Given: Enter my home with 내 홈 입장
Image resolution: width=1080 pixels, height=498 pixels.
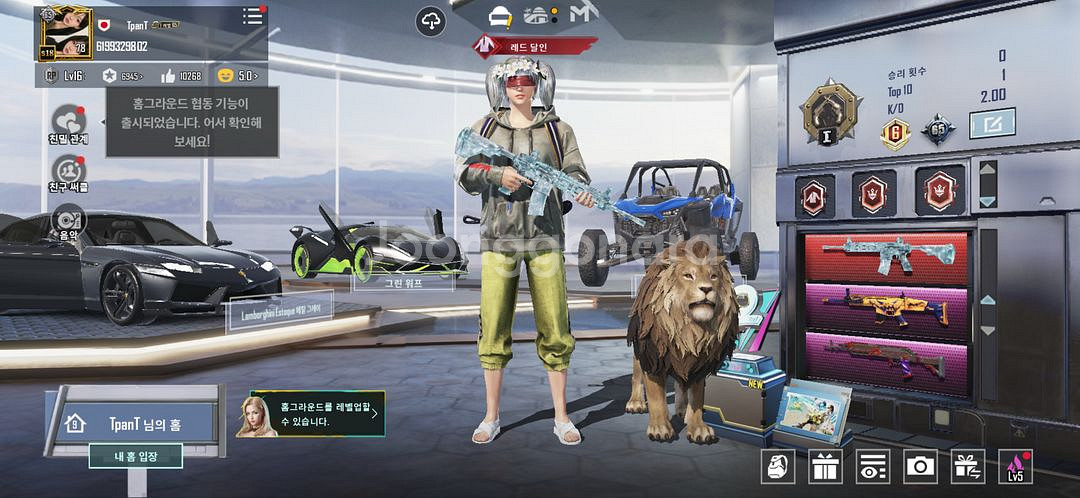Looking at the screenshot, I should [x=135, y=457].
